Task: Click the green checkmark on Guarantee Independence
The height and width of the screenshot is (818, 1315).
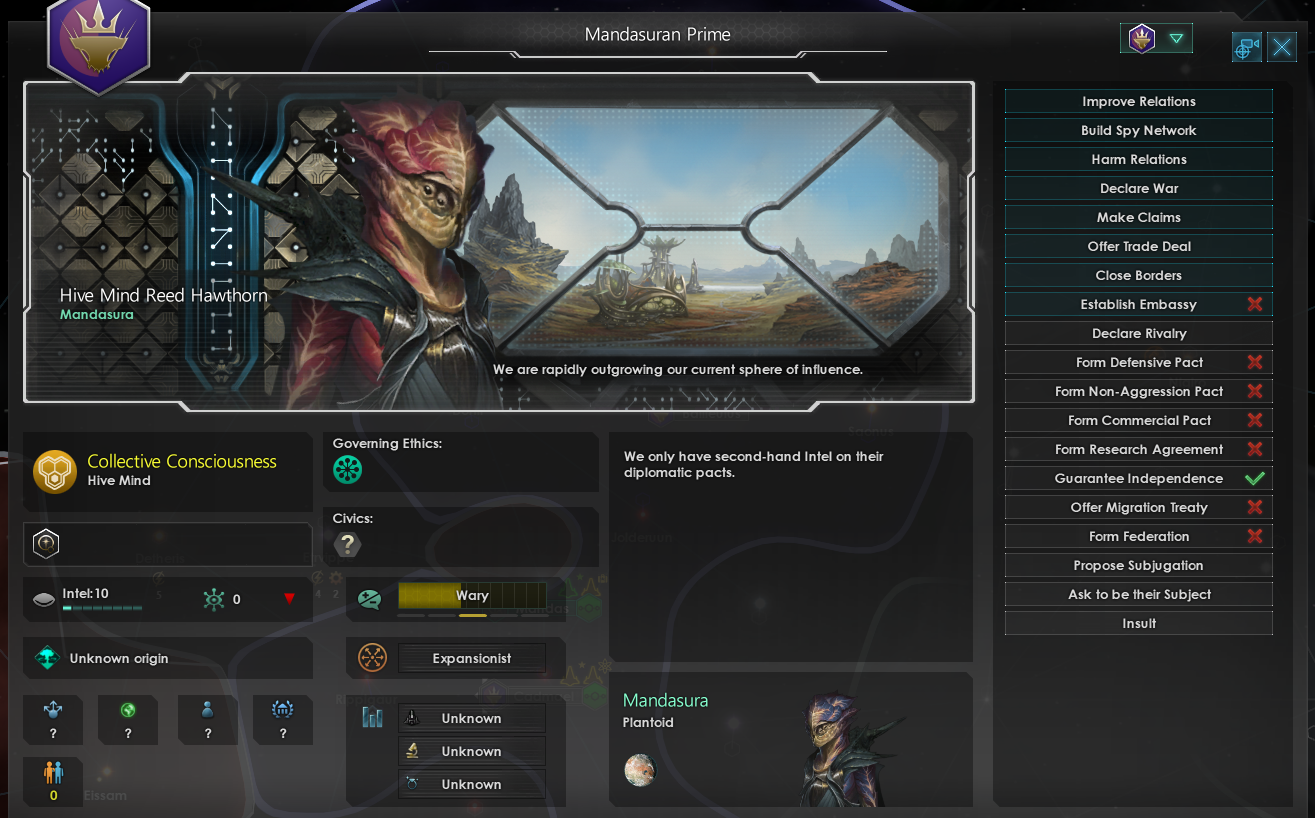Action: 1256,478
